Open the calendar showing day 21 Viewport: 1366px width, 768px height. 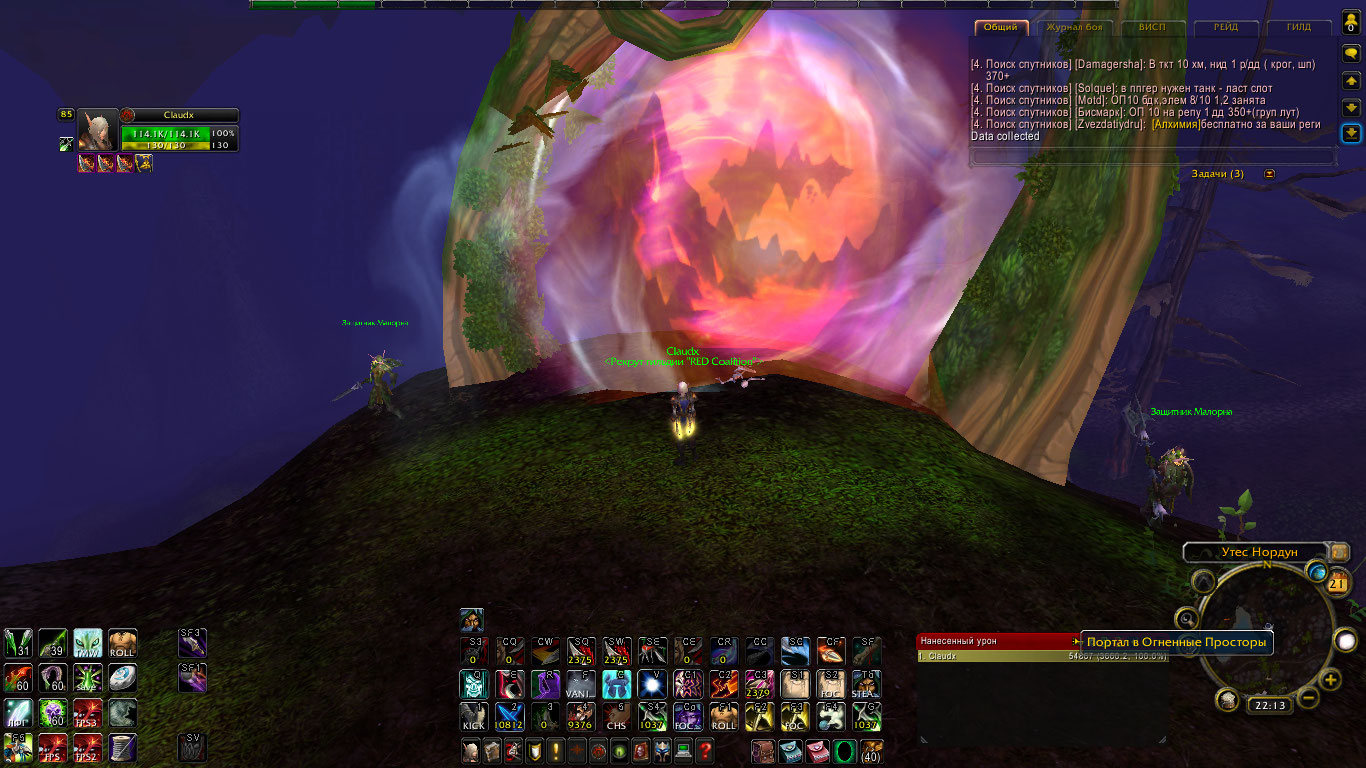[x=1337, y=583]
